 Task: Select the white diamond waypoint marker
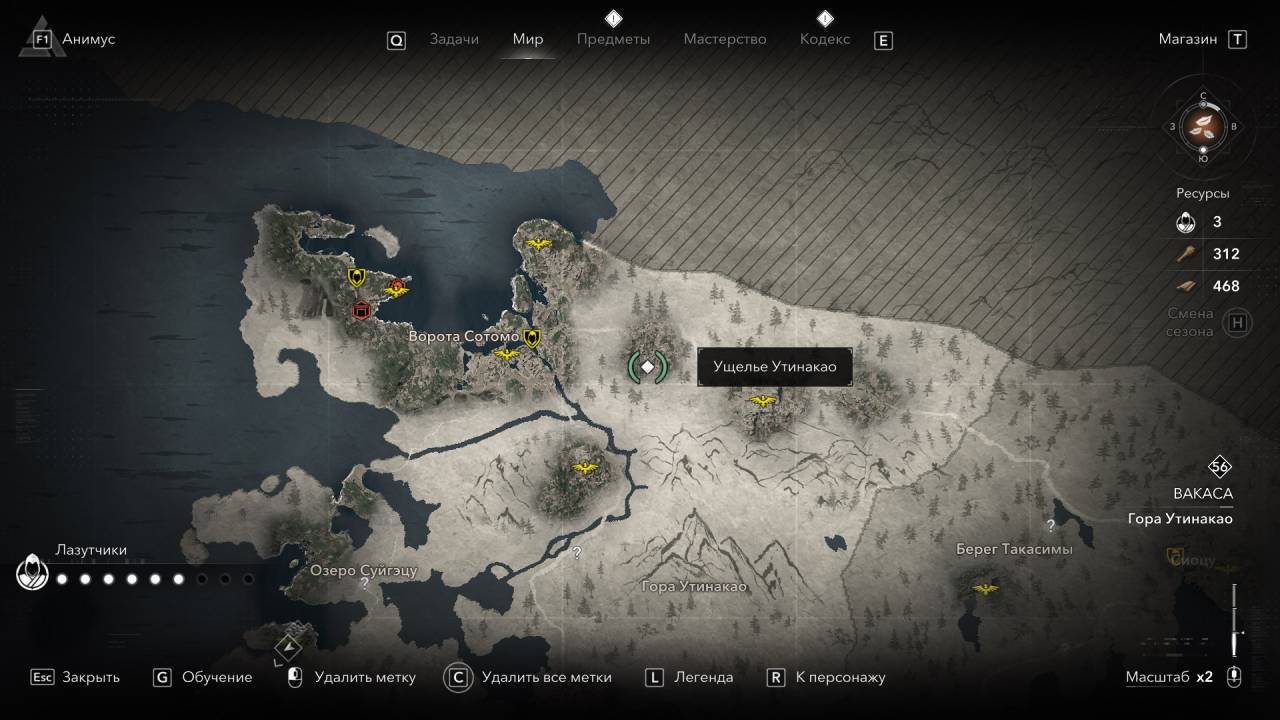[x=647, y=367]
